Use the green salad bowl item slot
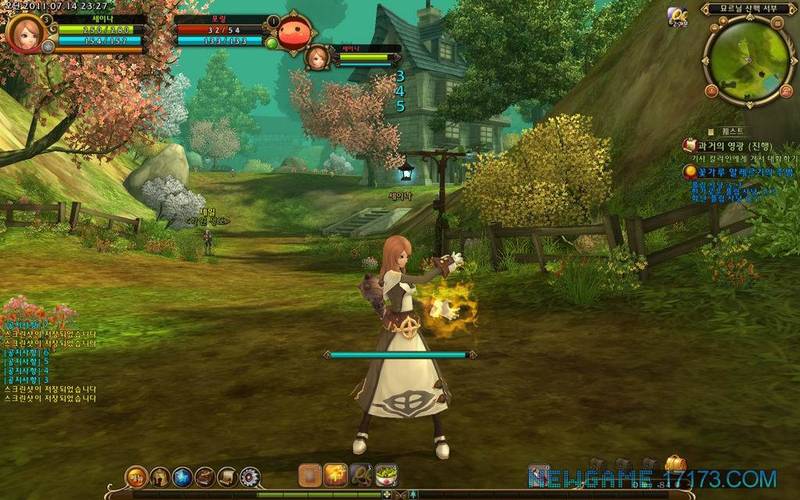Screen dimensions: 800x500 (386, 475)
